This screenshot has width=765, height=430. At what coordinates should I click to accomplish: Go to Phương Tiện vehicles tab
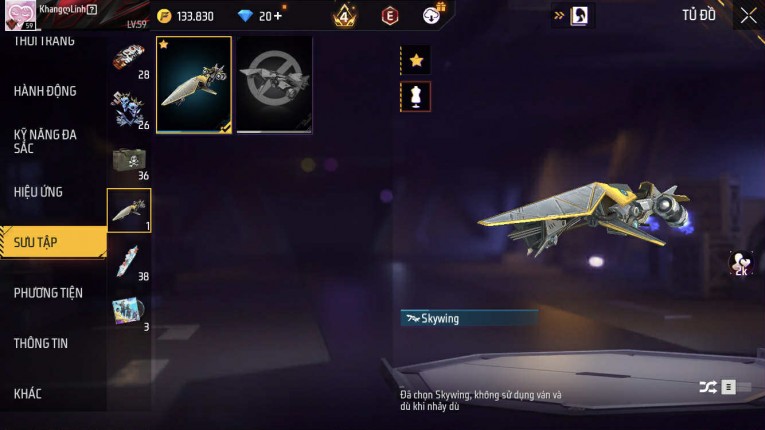click(48, 293)
